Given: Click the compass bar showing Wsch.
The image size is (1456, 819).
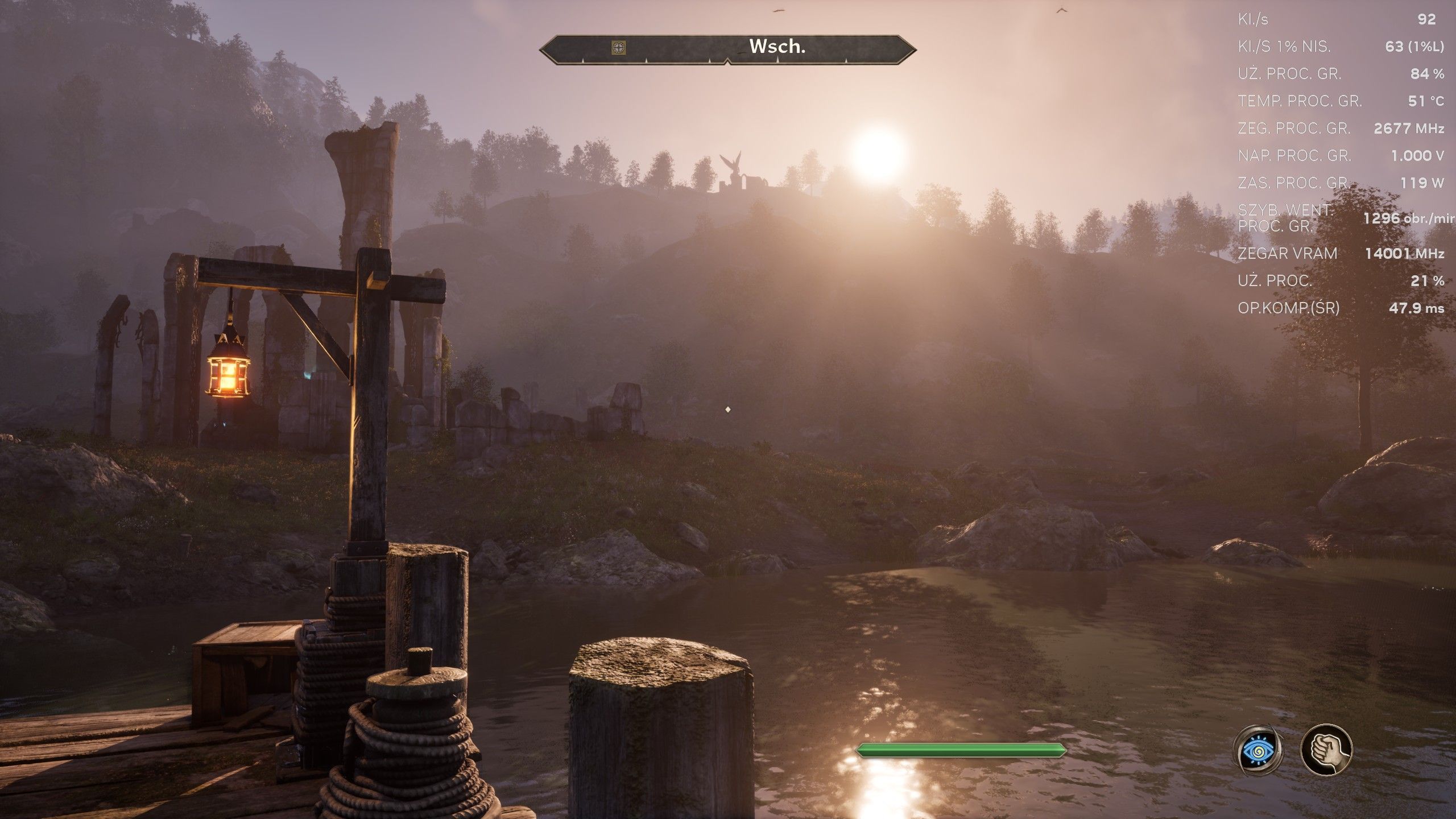Looking at the screenshot, I should 777,48.
